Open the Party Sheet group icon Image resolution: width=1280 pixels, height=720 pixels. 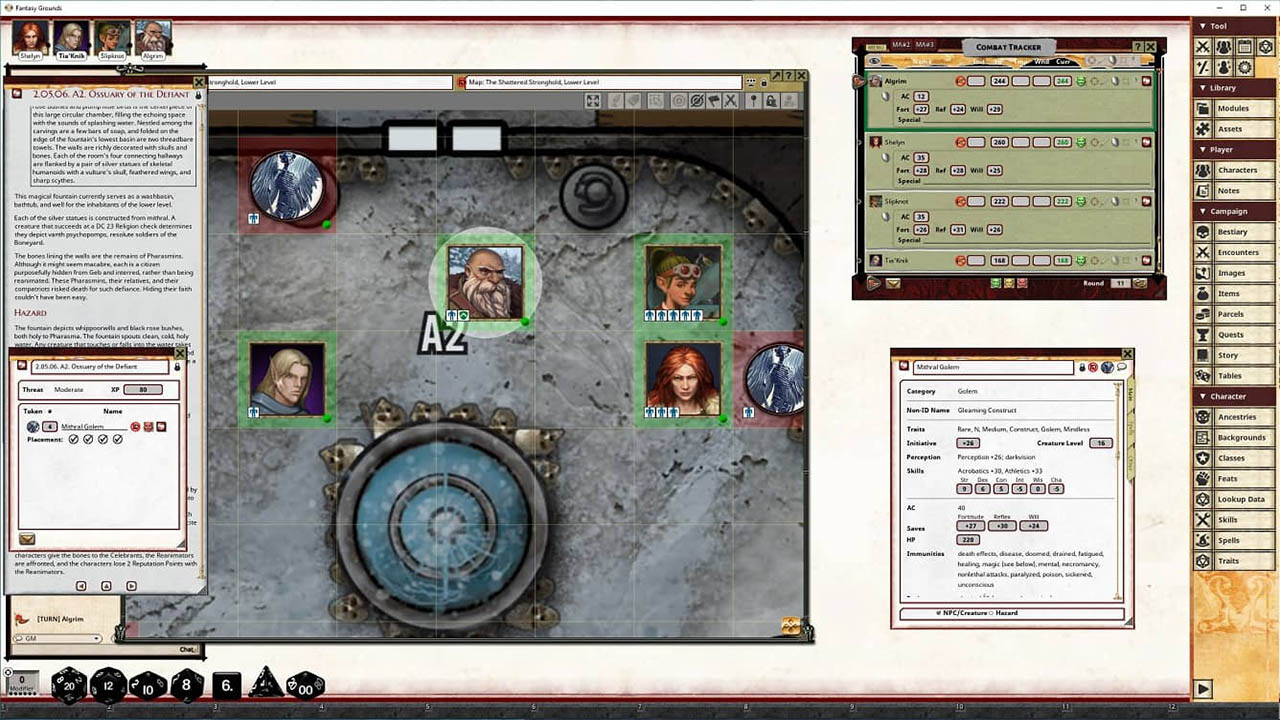click(x=1223, y=47)
